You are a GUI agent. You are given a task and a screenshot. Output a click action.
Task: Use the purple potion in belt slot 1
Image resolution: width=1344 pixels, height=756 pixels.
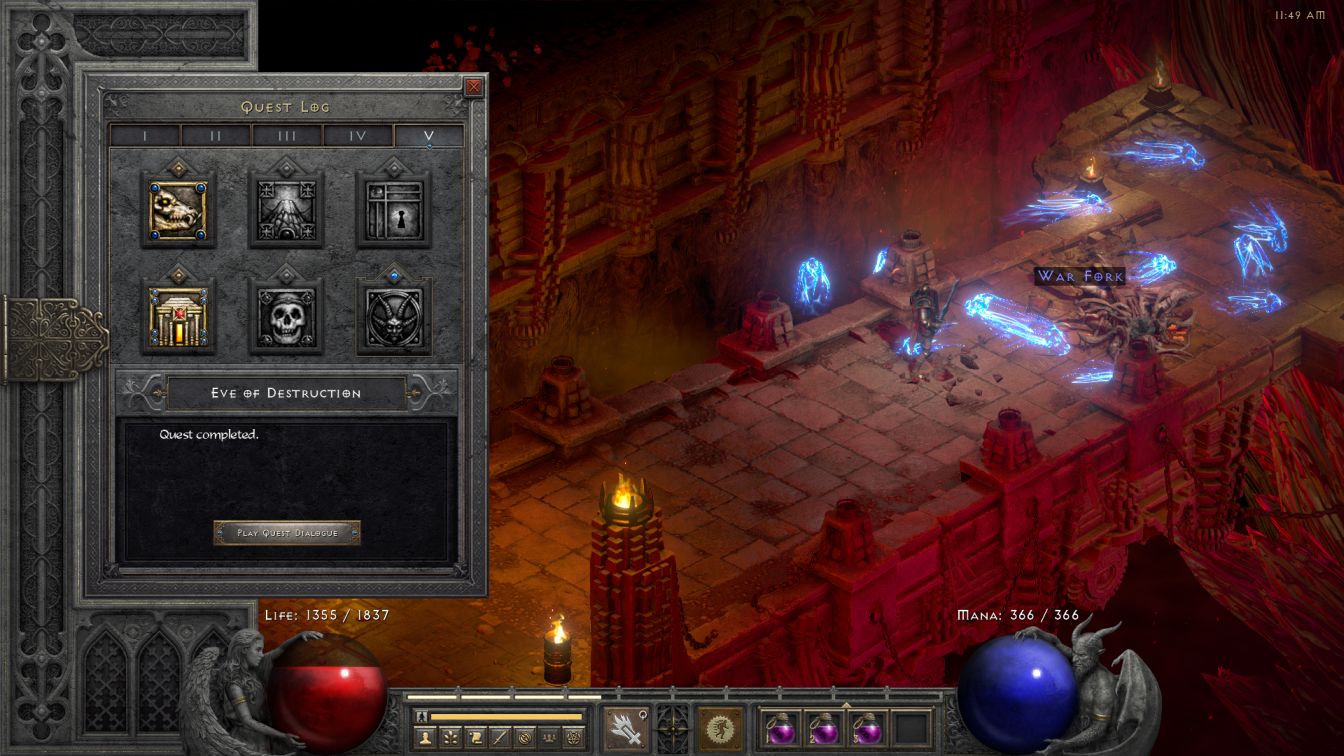point(780,728)
